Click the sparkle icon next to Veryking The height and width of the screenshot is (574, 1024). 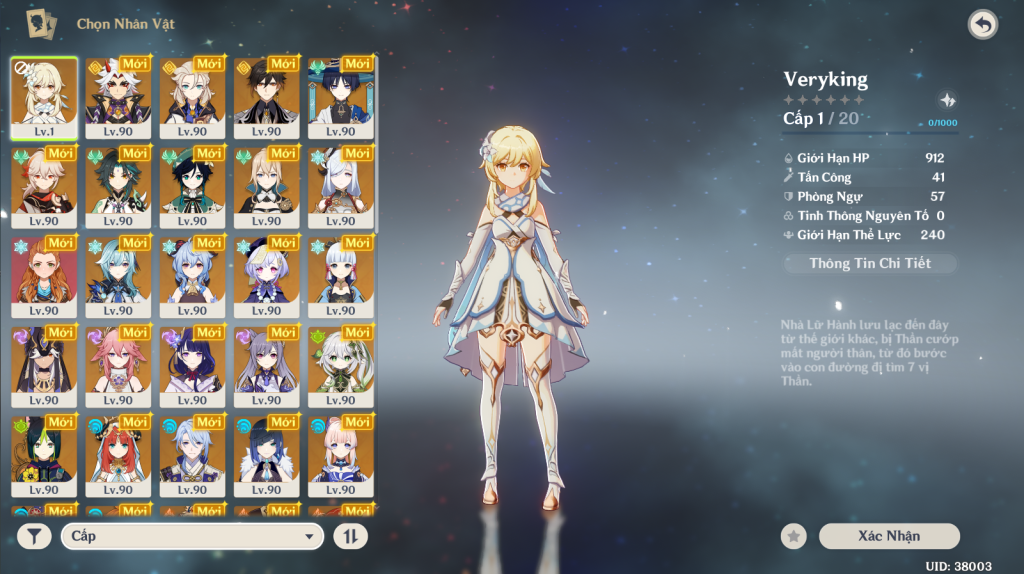(x=947, y=100)
